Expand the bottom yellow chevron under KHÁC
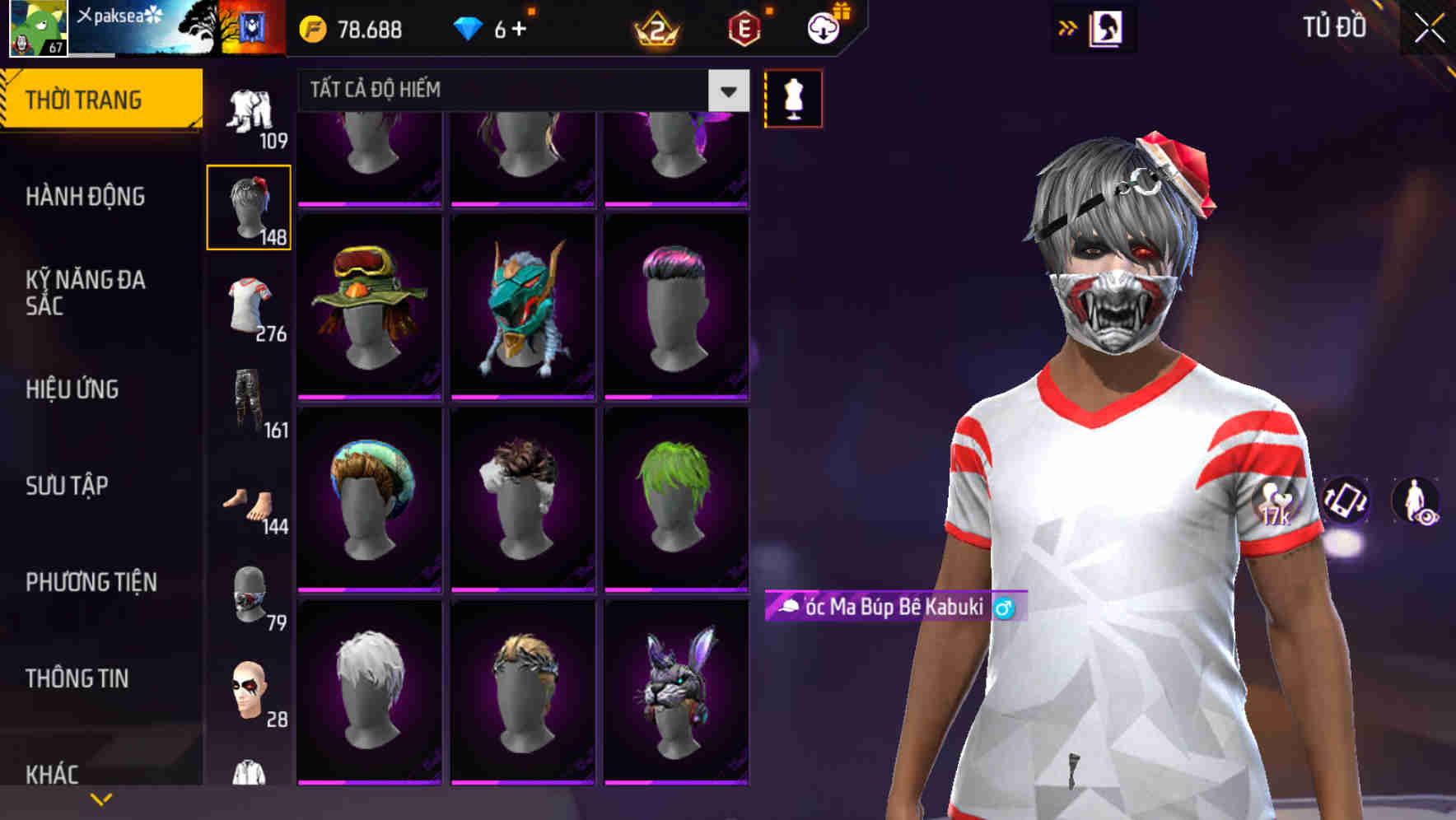Screen dimensions: 1456x820 (102, 798)
